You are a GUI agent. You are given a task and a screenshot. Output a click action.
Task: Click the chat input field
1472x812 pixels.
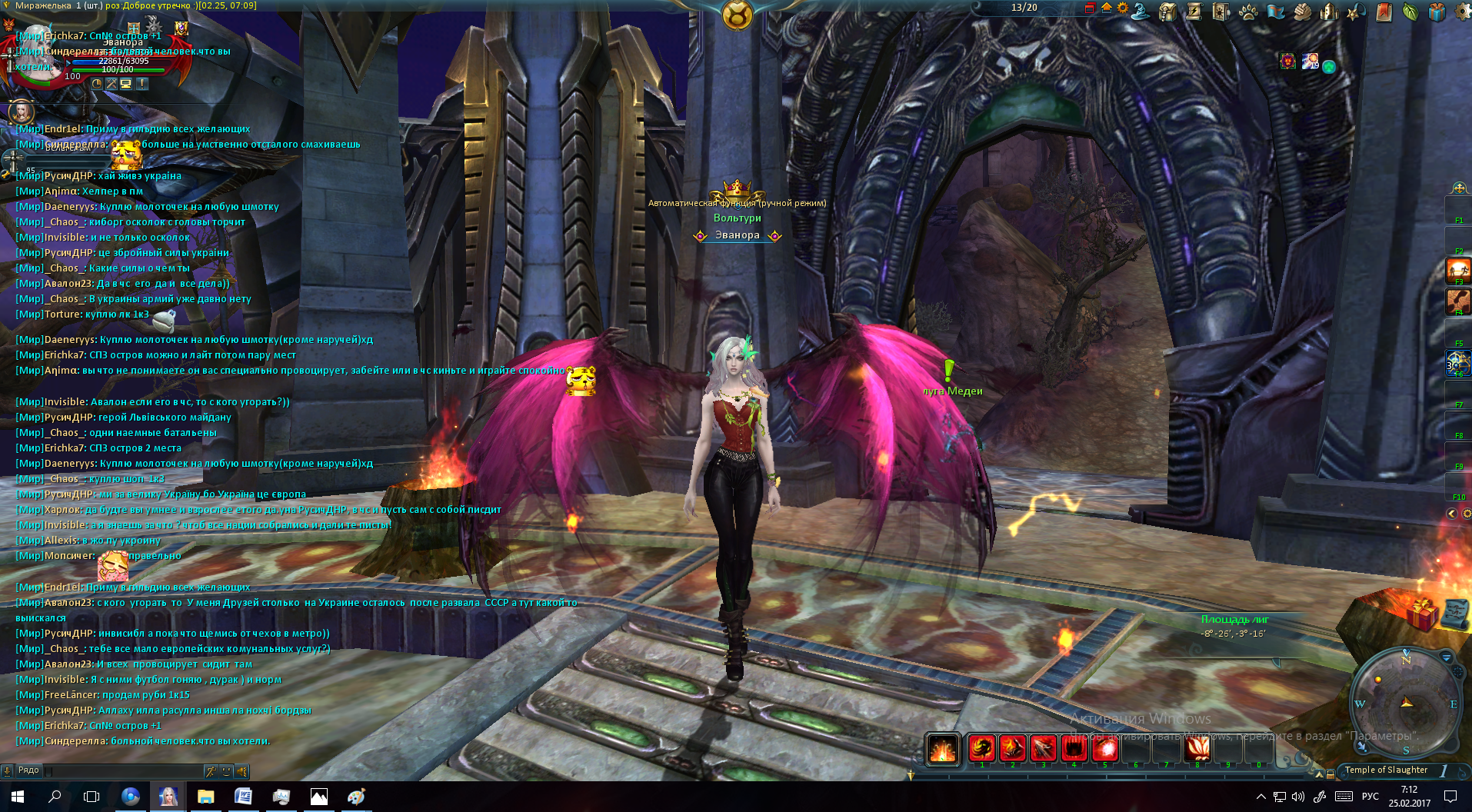click(123, 770)
